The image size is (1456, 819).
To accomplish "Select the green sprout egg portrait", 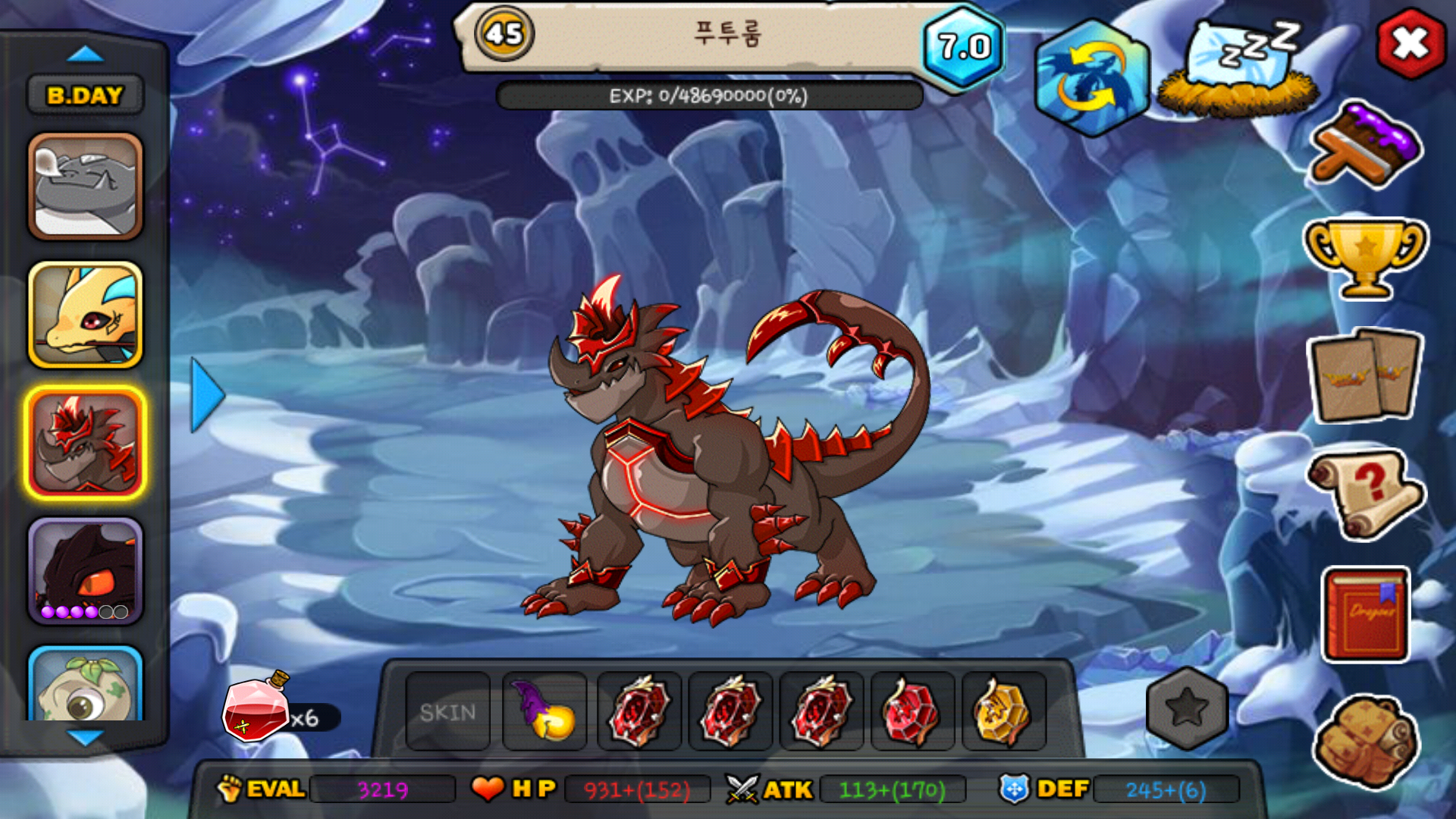I will [x=85, y=685].
